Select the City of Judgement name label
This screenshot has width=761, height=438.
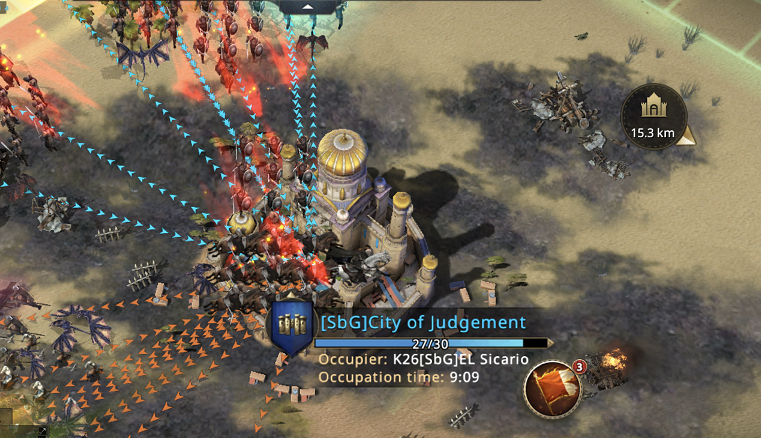(x=421, y=322)
